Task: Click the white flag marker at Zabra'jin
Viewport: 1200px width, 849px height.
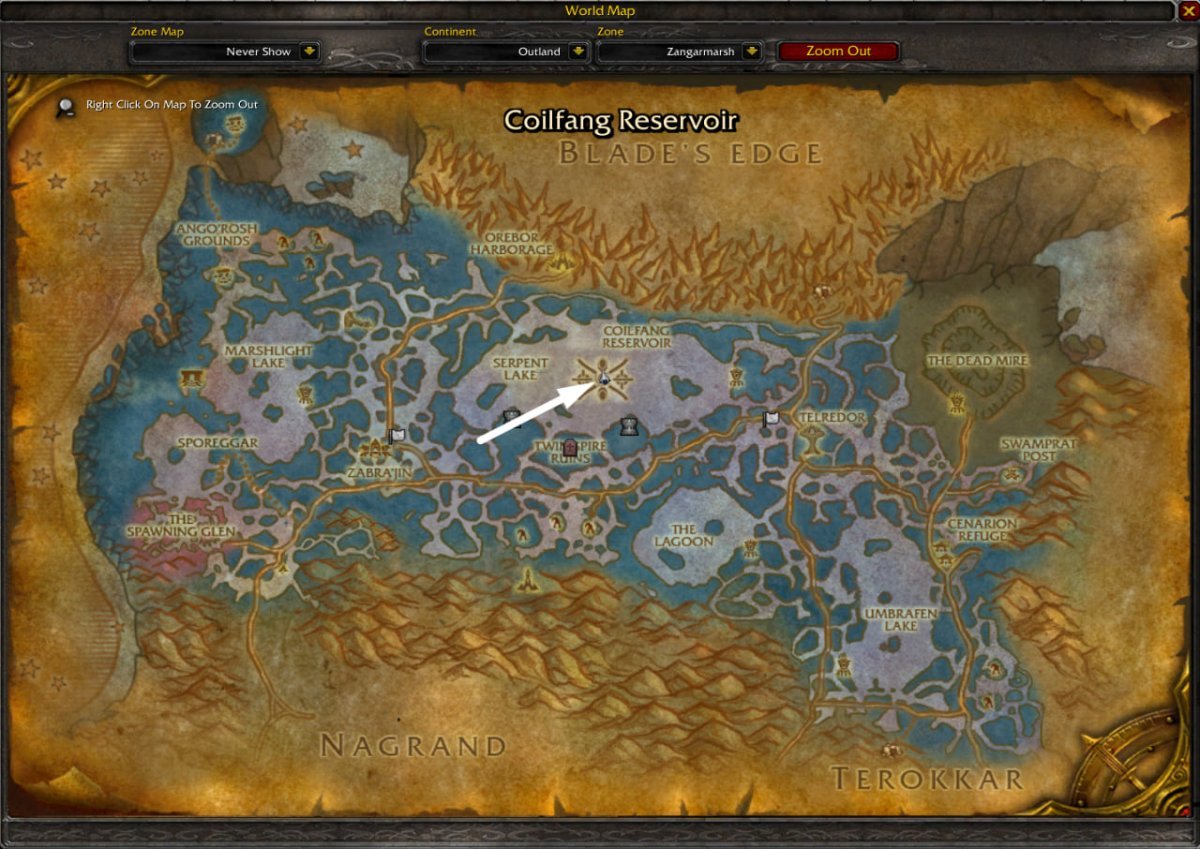Action: tap(397, 435)
